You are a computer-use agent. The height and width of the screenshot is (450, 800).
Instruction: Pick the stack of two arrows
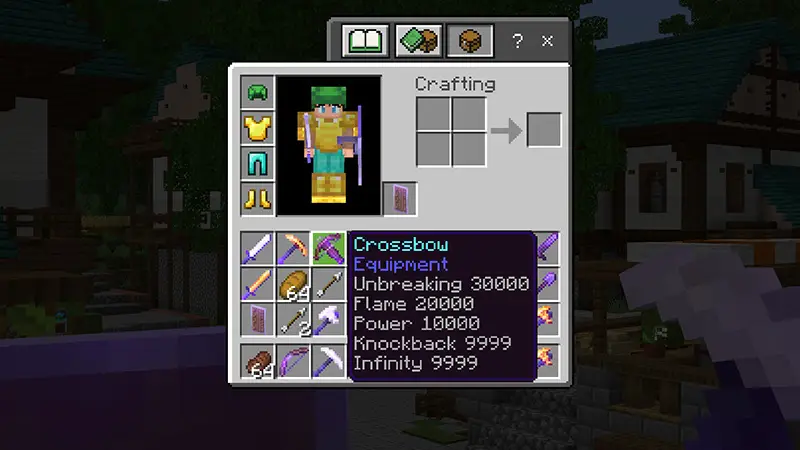tap(292, 319)
